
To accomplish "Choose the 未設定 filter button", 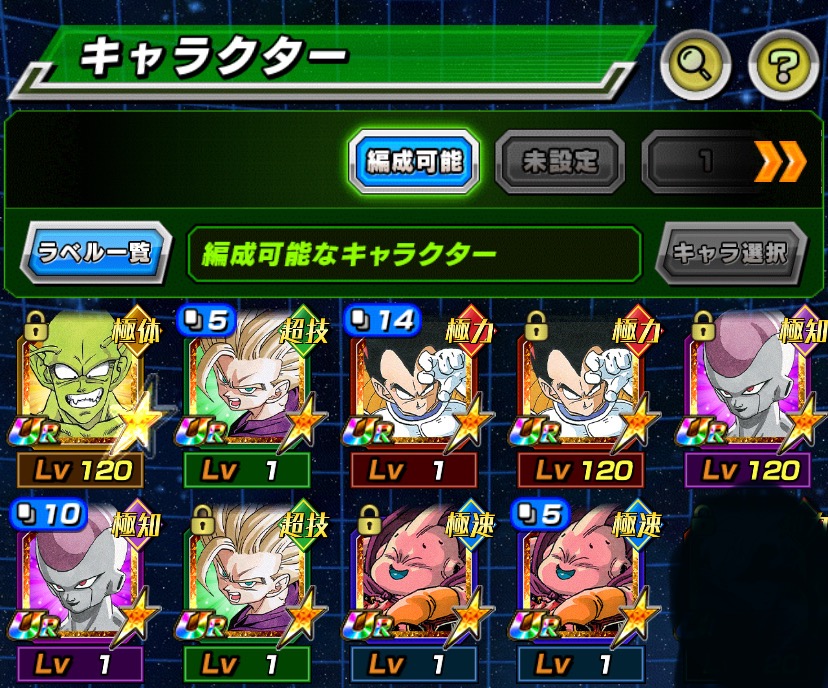I will coord(560,159).
